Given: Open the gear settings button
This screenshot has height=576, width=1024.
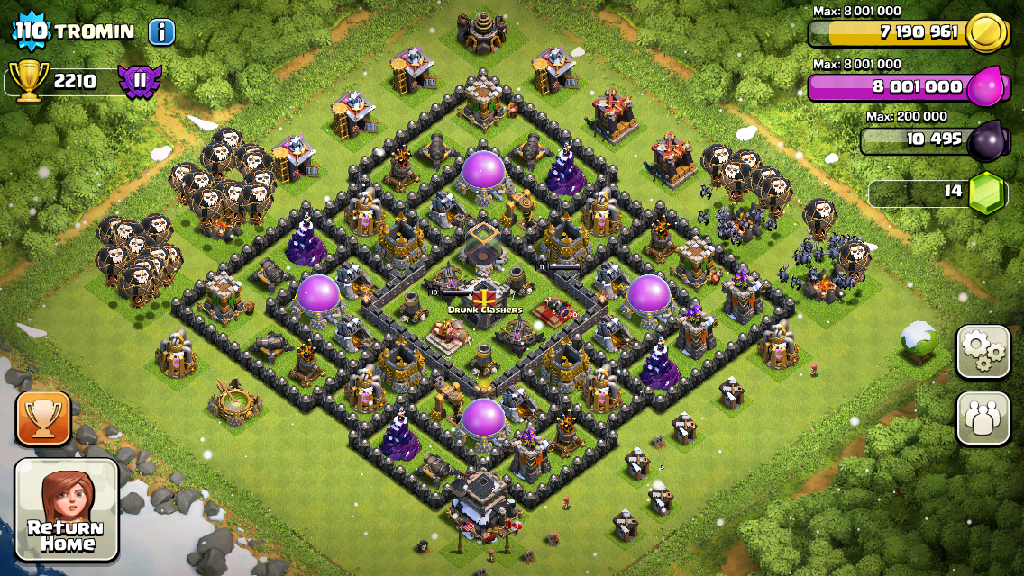Looking at the screenshot, I should pyautogui.click(x=983, y=351).
